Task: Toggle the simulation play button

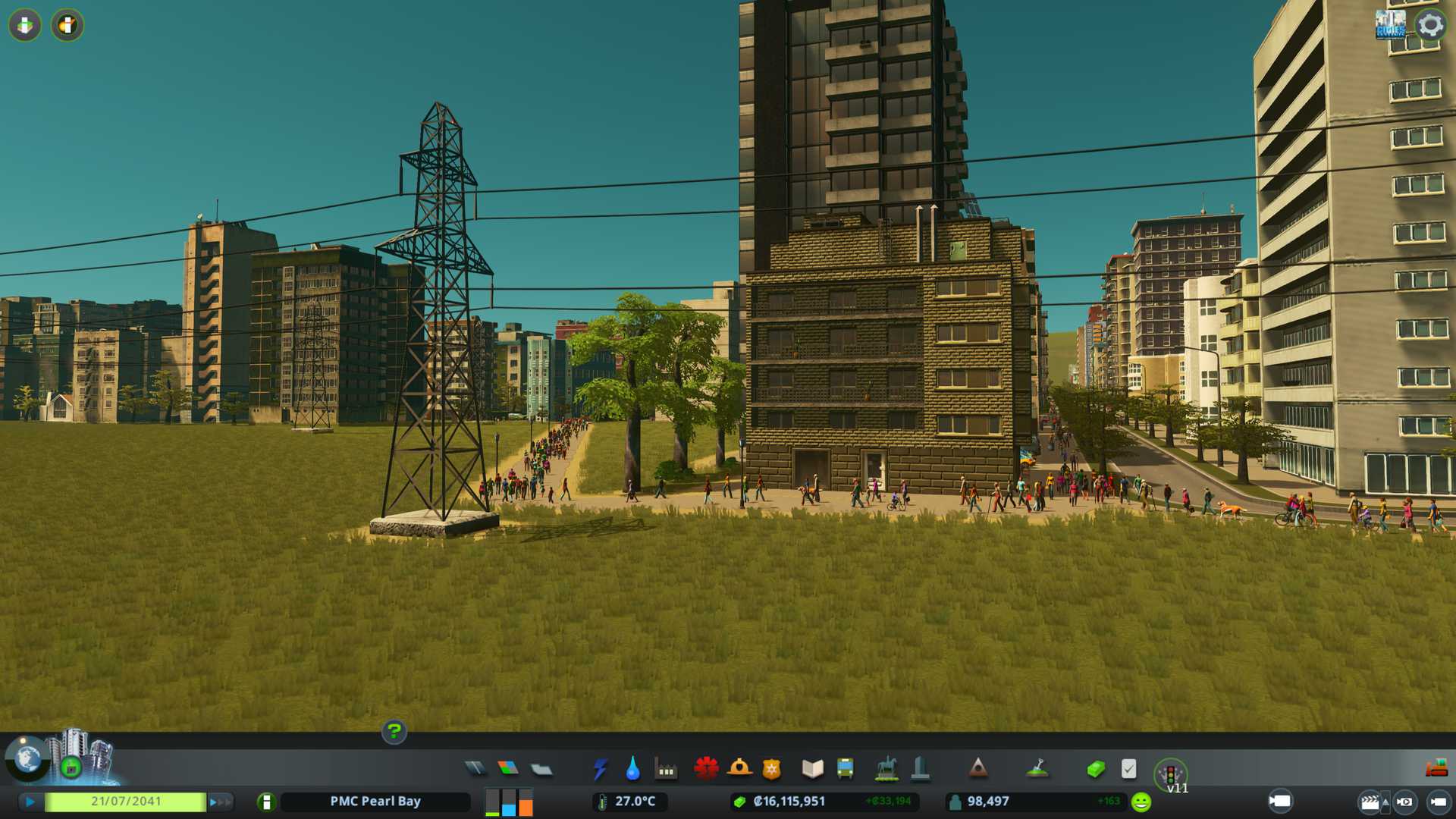Action: click(x=30, y=802)
